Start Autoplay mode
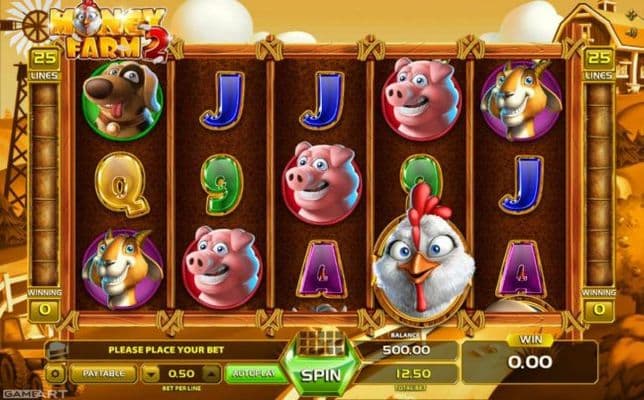 tap(251, 374)
